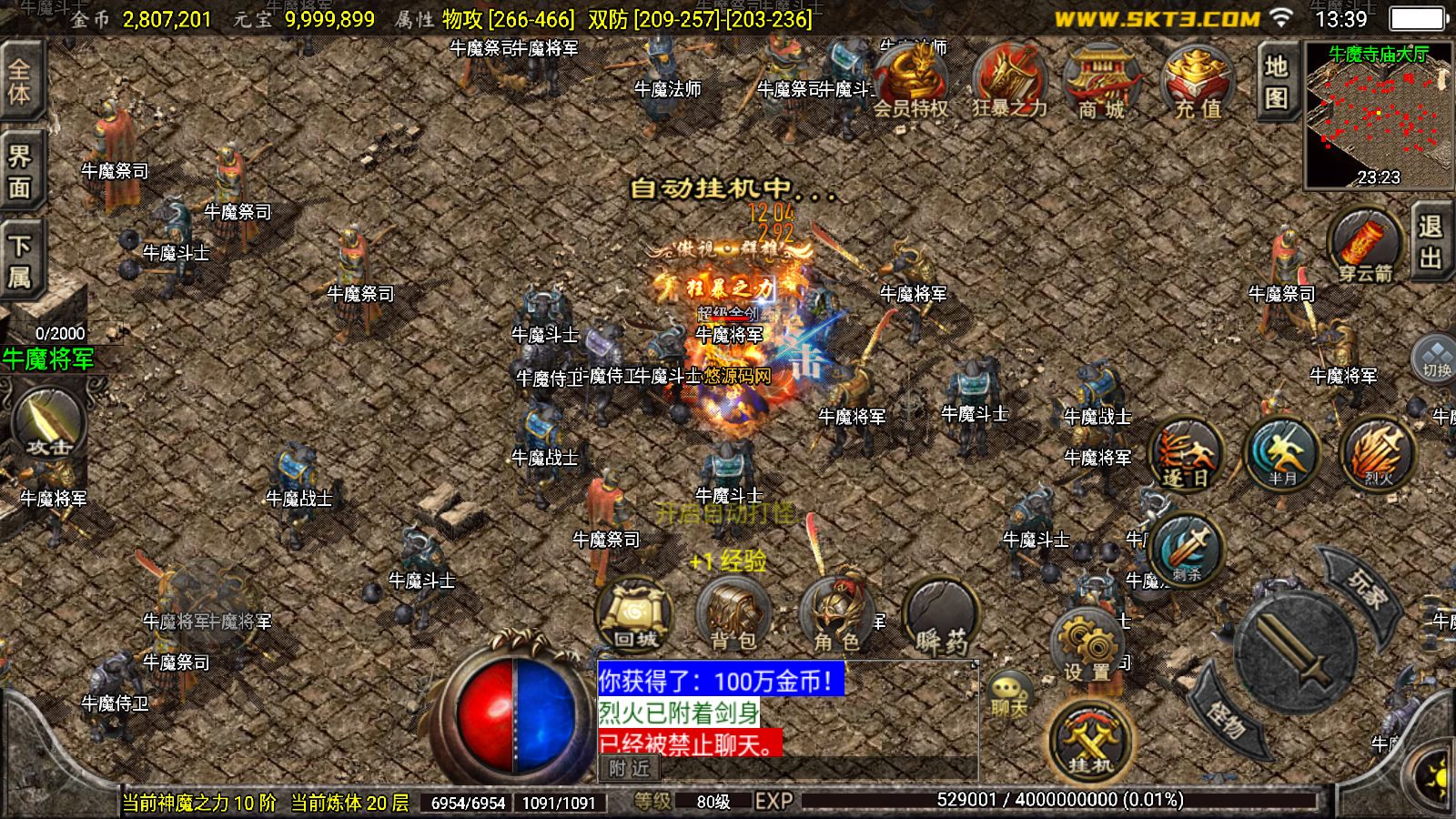View the 牛魔寺庙大厅 minimap
The width and height of the screenshot is (1456, 819).
coord(1379,114)
